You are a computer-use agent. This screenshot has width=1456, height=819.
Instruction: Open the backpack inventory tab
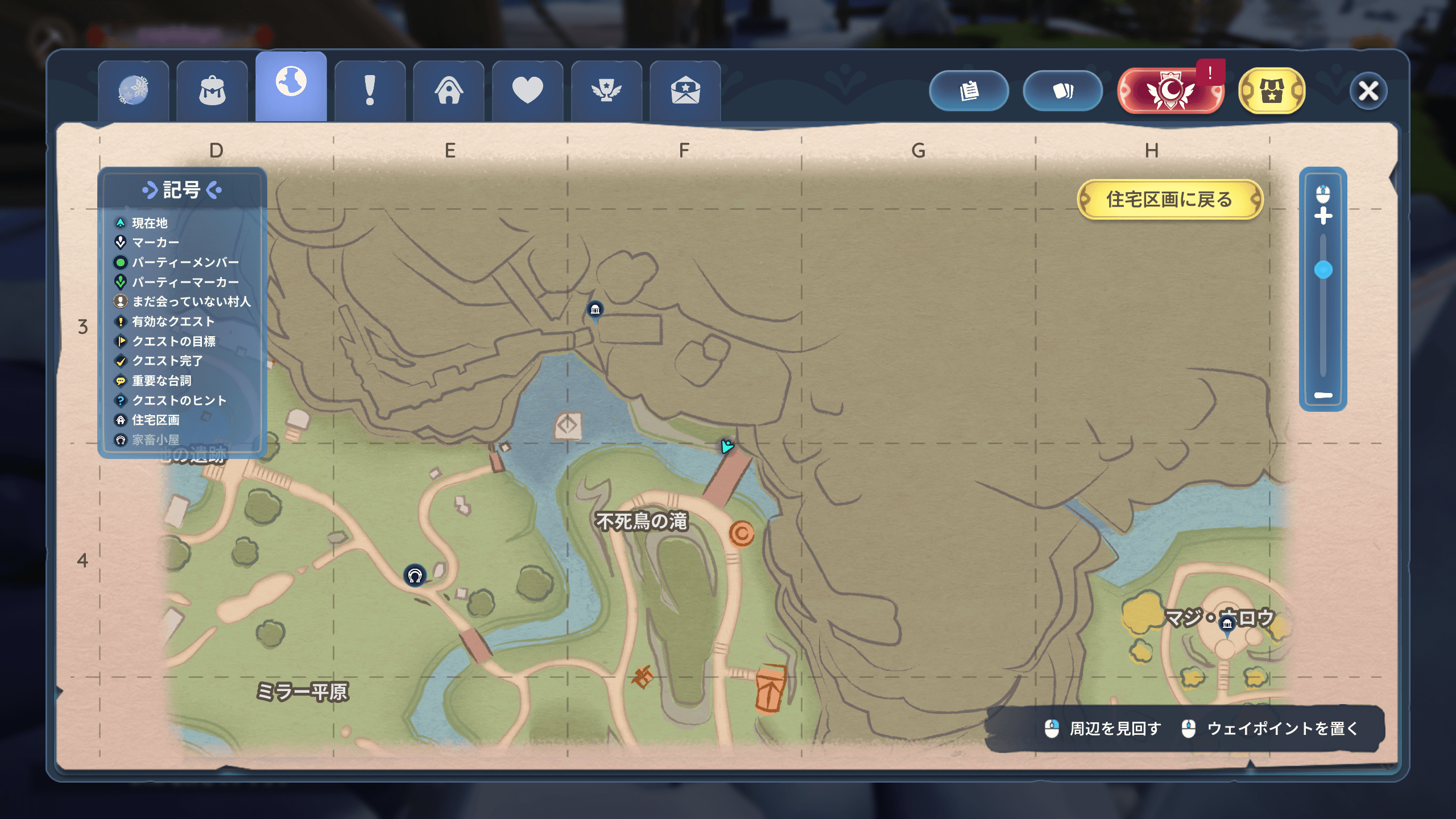[212, 91]
